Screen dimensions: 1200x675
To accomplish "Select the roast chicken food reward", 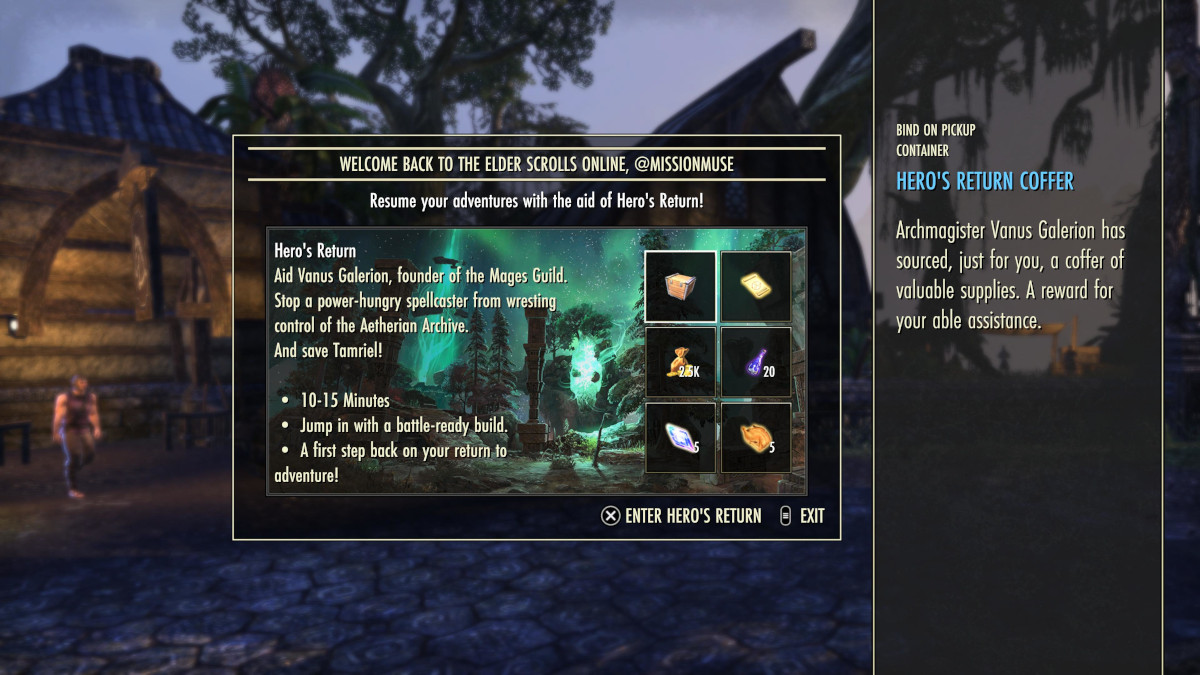I will [x=756, y=437].
